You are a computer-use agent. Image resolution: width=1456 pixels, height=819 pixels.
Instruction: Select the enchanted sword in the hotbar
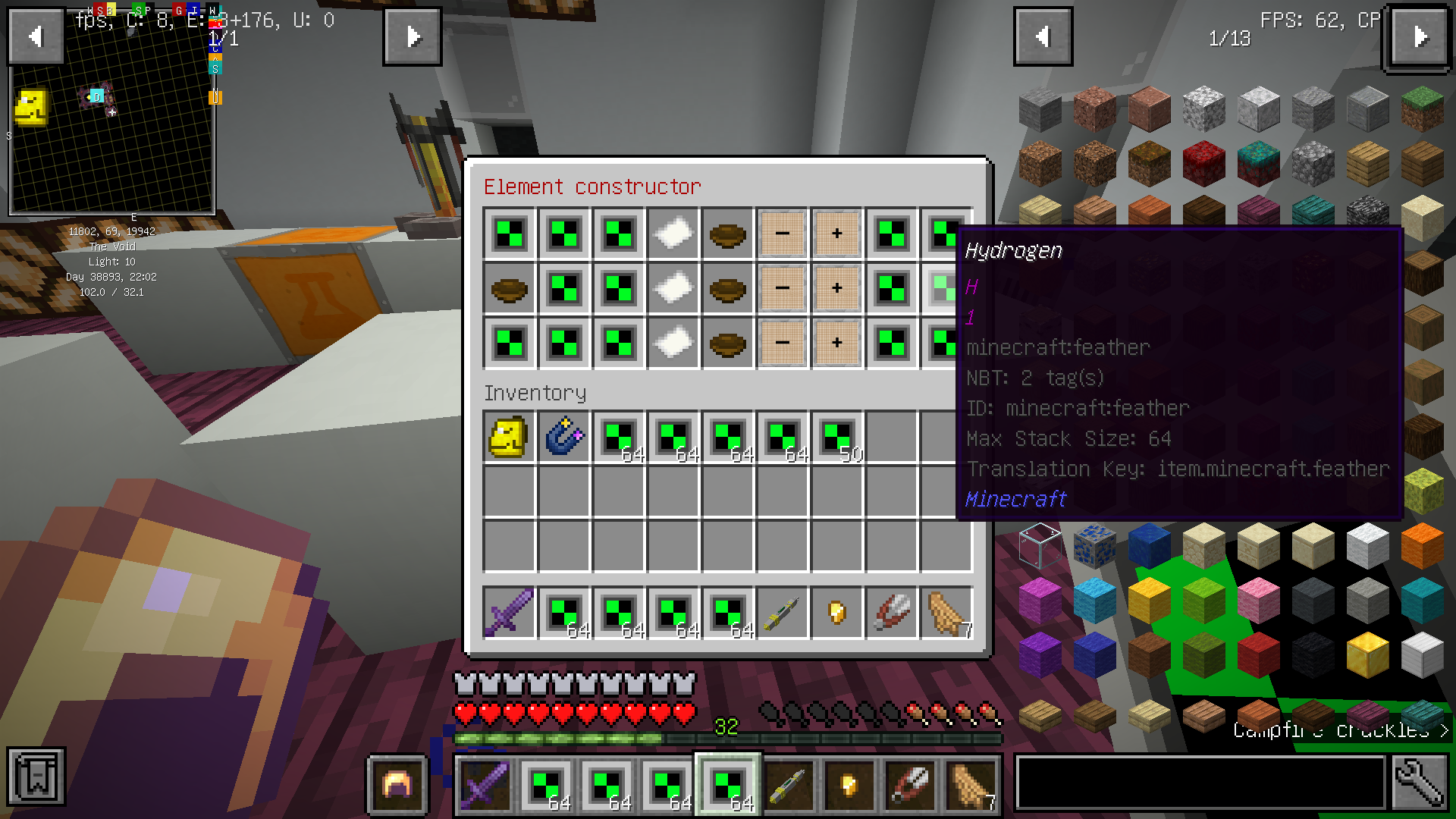485,786
